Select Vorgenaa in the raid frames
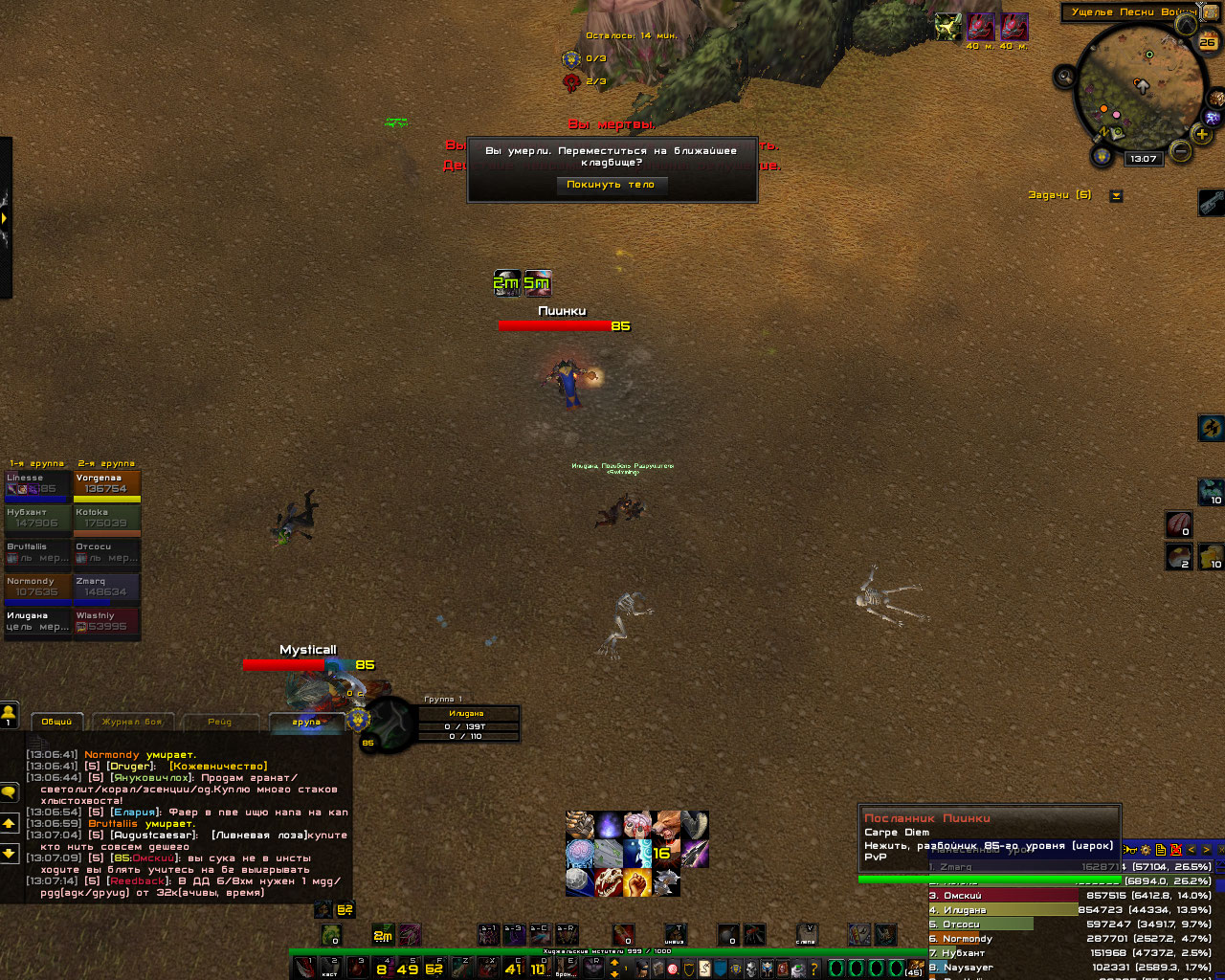The height and width of the screenshot is (980, 1225). [107, 485]
